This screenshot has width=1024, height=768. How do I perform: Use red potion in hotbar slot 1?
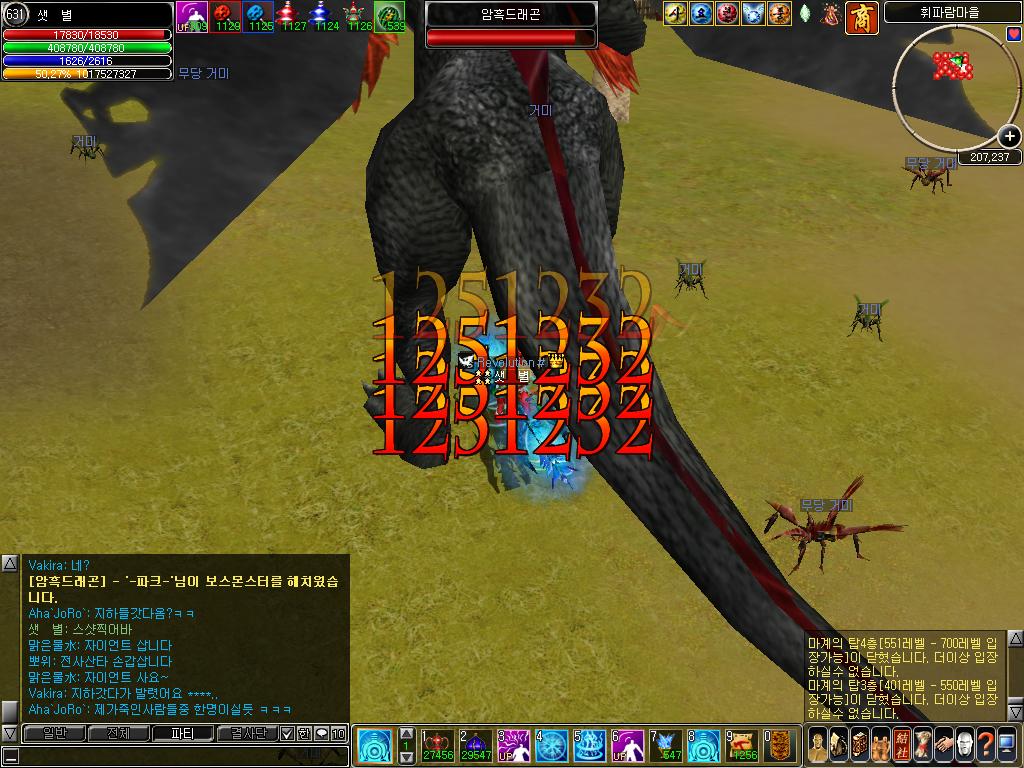437,746
